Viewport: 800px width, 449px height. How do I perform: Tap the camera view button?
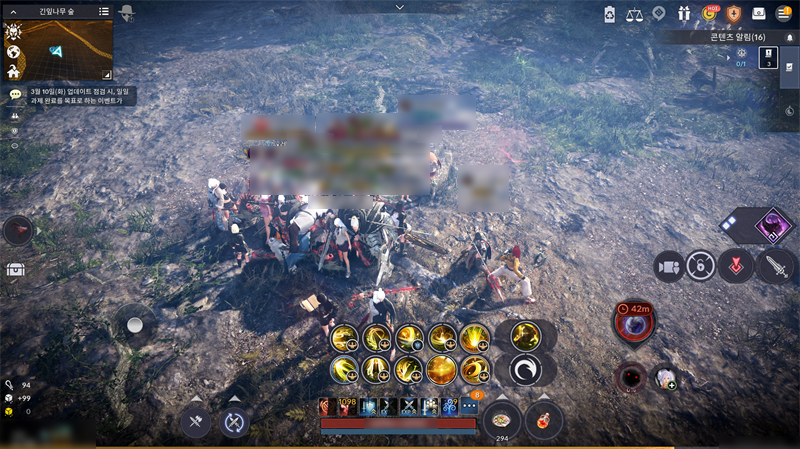click(668, 266)
